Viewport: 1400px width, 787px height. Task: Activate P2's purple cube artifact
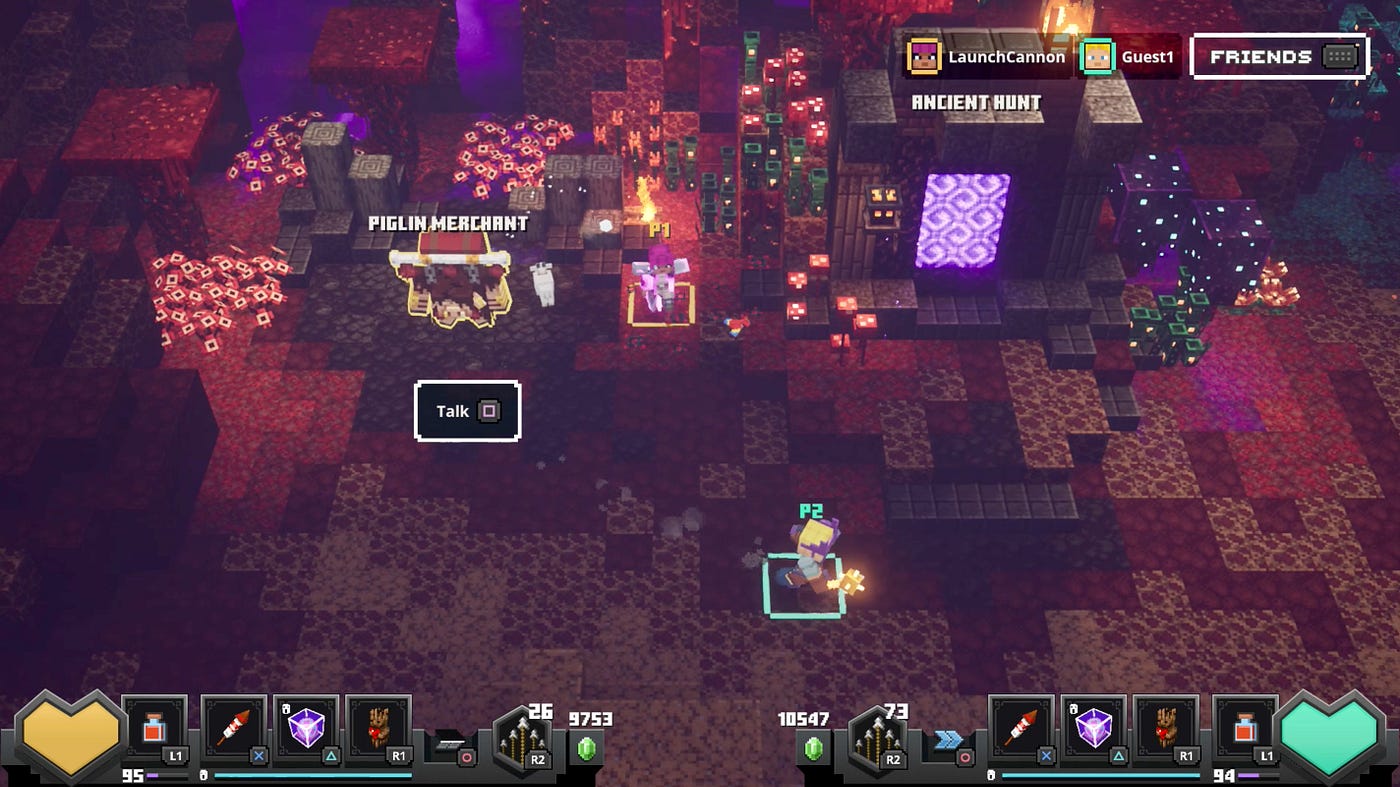click(1093, 730)
